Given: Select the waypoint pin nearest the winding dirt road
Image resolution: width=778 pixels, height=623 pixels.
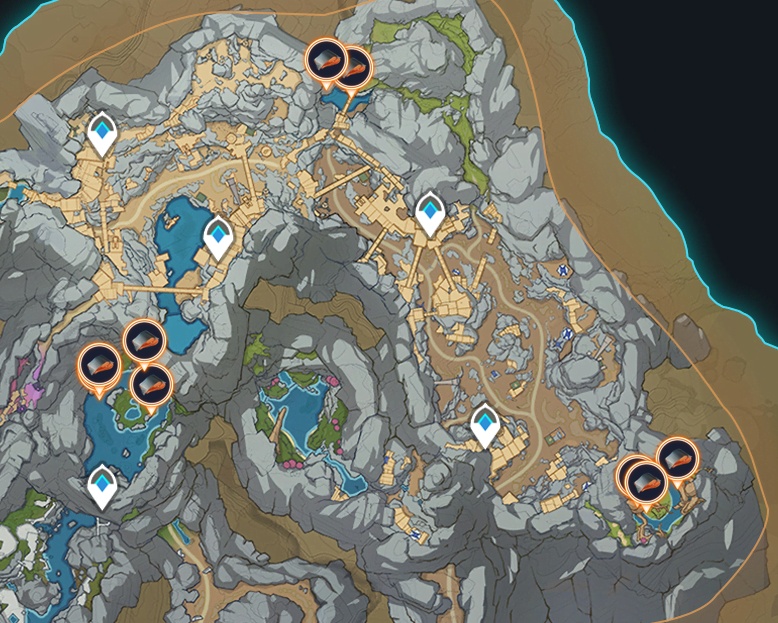Looking at the screenshot, I should point(486,424).
